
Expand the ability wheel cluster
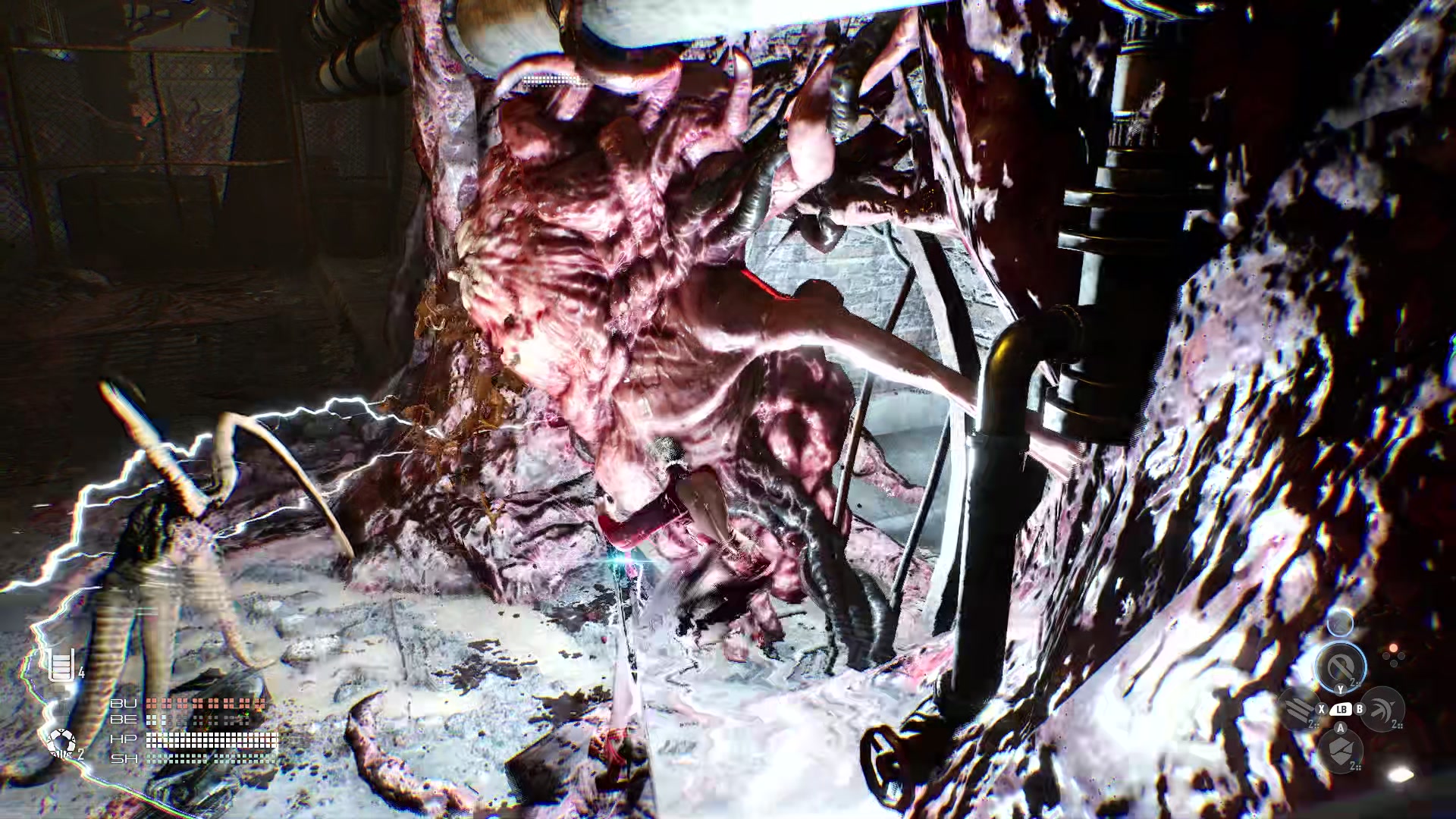pyautogui.click(x=1341, y=709)
